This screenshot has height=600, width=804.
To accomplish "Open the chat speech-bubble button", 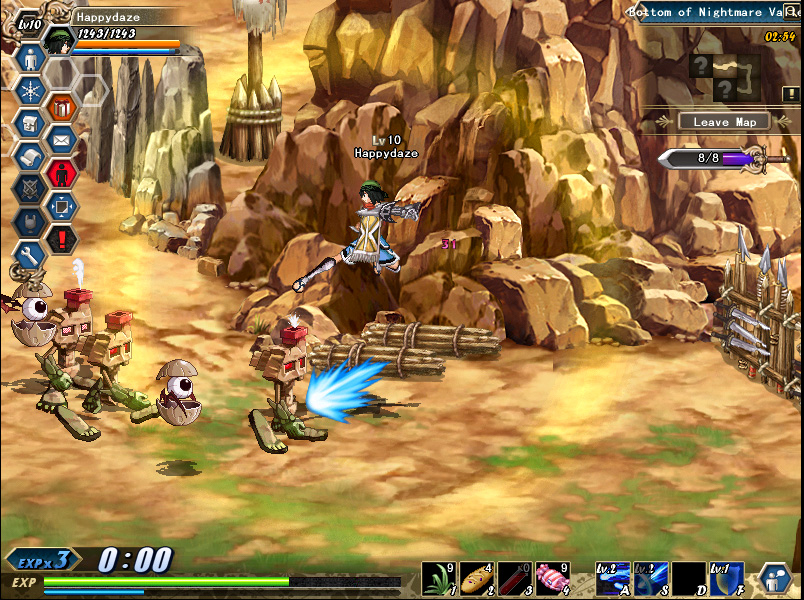I will [777, 579].
